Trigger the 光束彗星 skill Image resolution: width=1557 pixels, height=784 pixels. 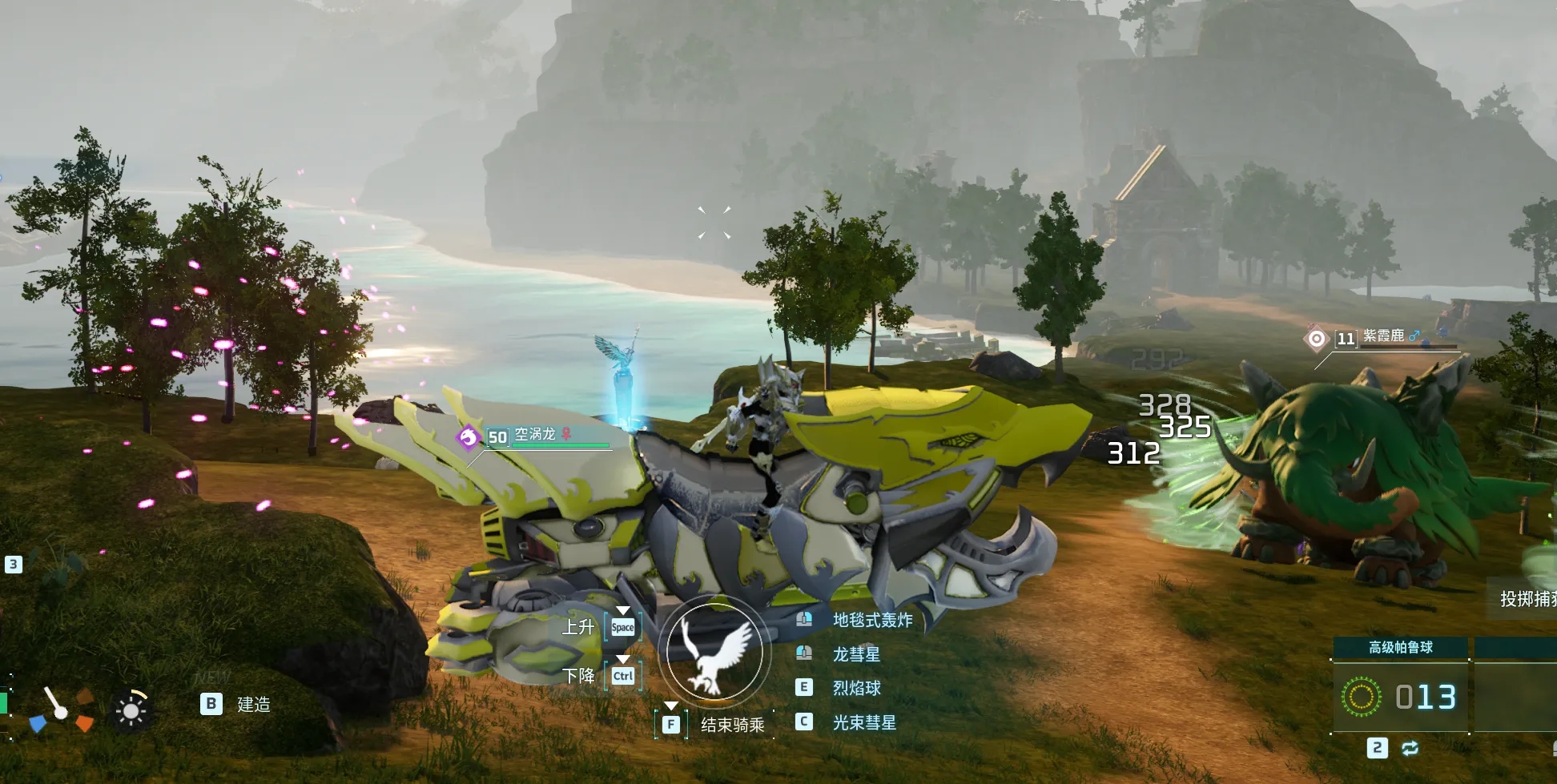pos(863,722)
